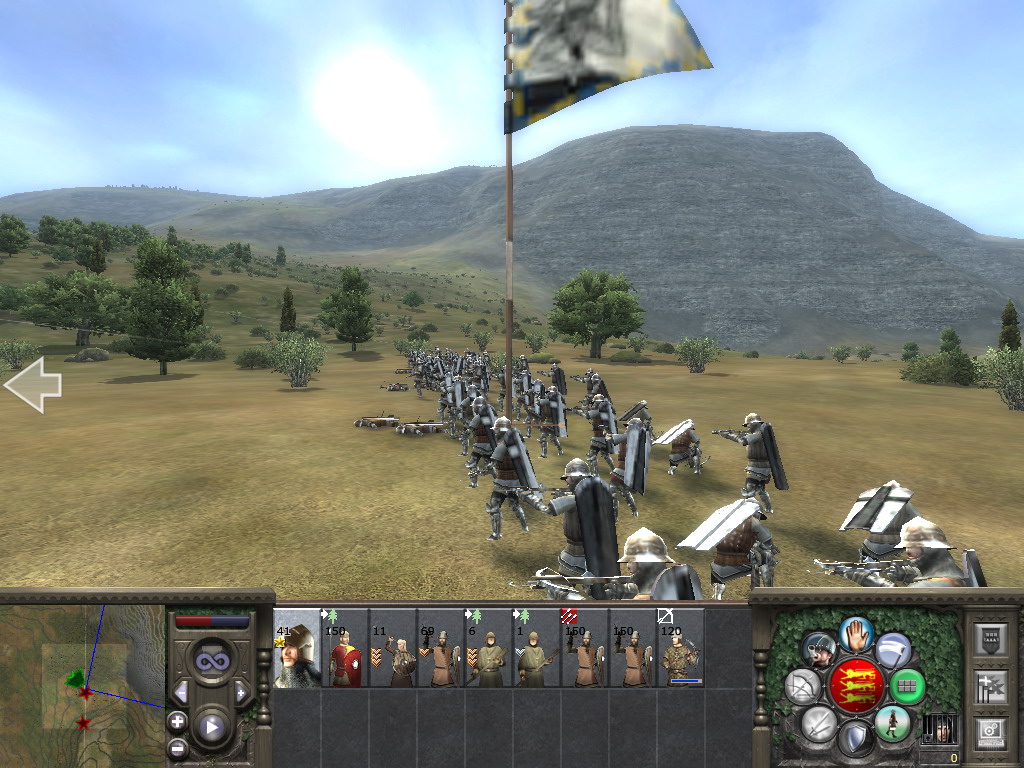Zoom out the minimap with the minus button
Image resolution: width=1024 pixels, height=768 pixels.
178,746
